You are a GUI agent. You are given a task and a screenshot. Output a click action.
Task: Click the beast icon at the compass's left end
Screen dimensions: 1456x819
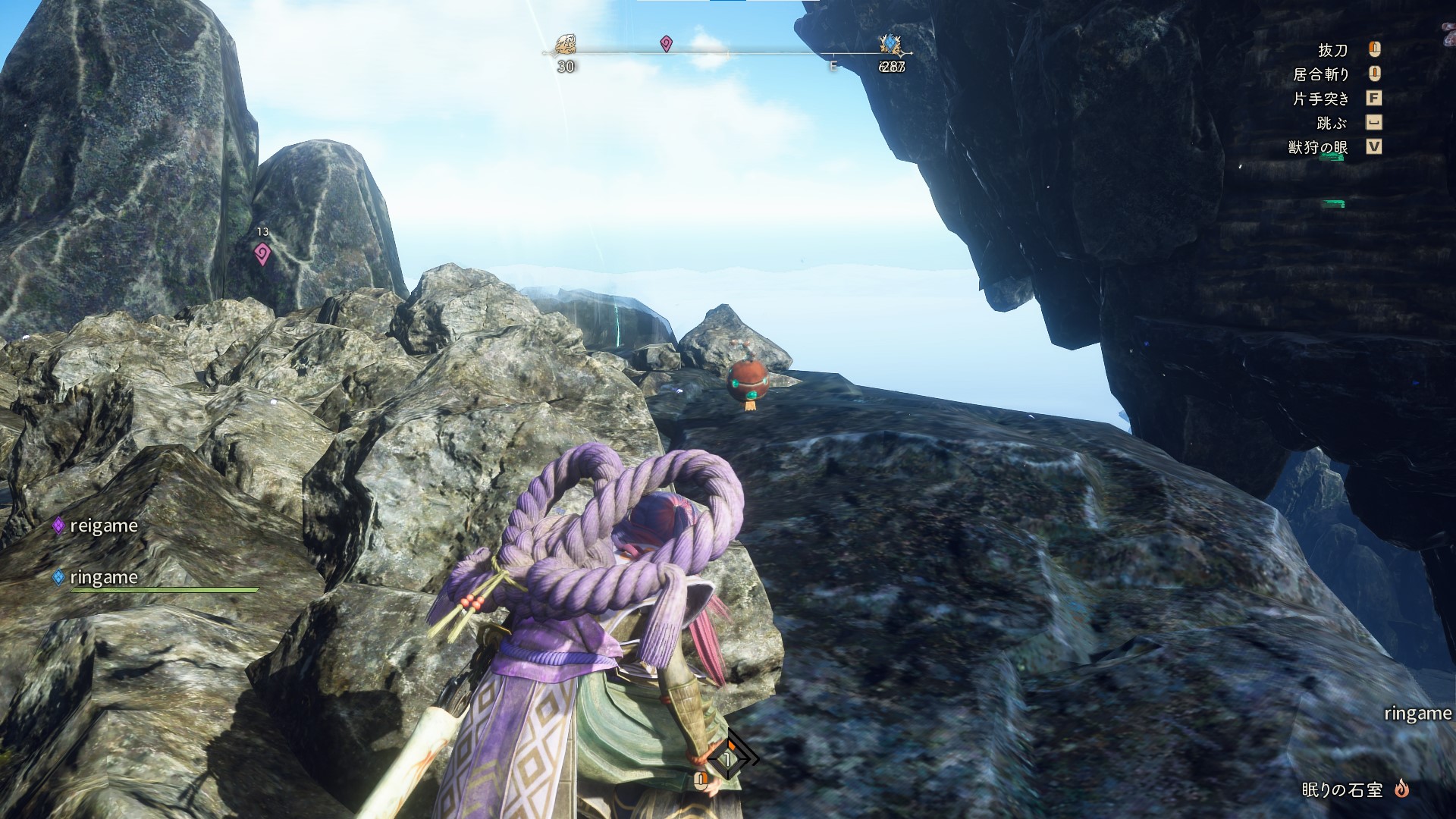pos(566,44)
